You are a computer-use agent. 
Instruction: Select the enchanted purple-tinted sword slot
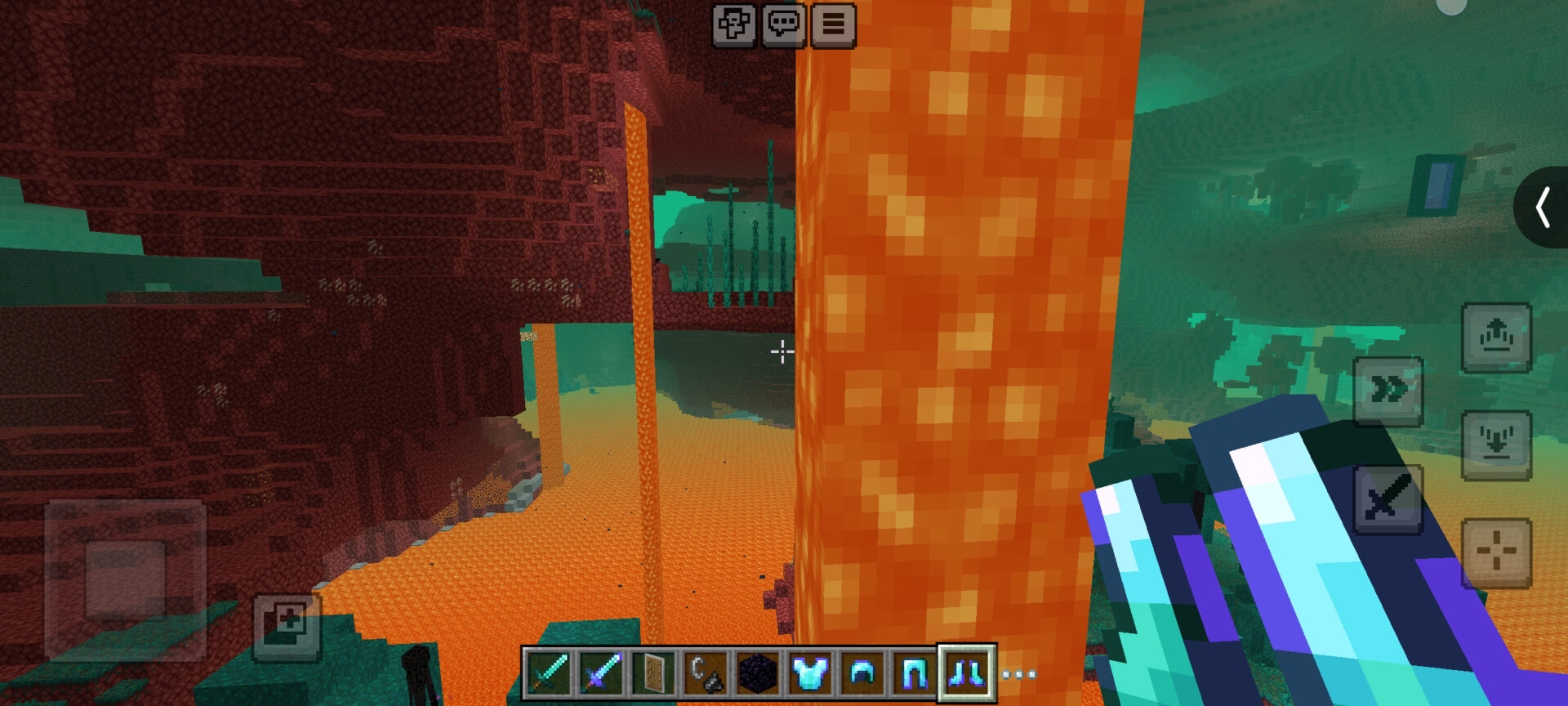(600, 673)
